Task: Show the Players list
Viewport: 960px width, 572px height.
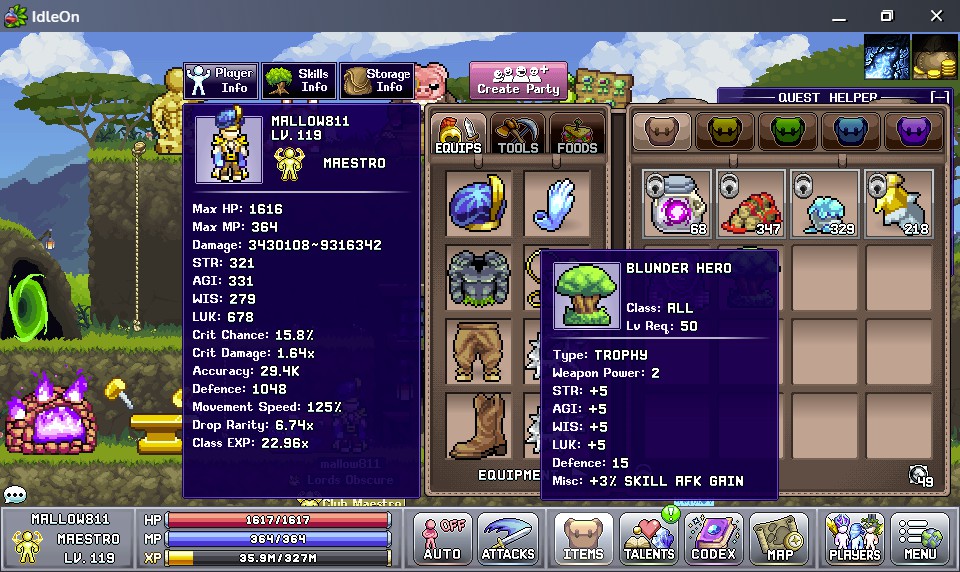Action: click(x=854, y=539)
